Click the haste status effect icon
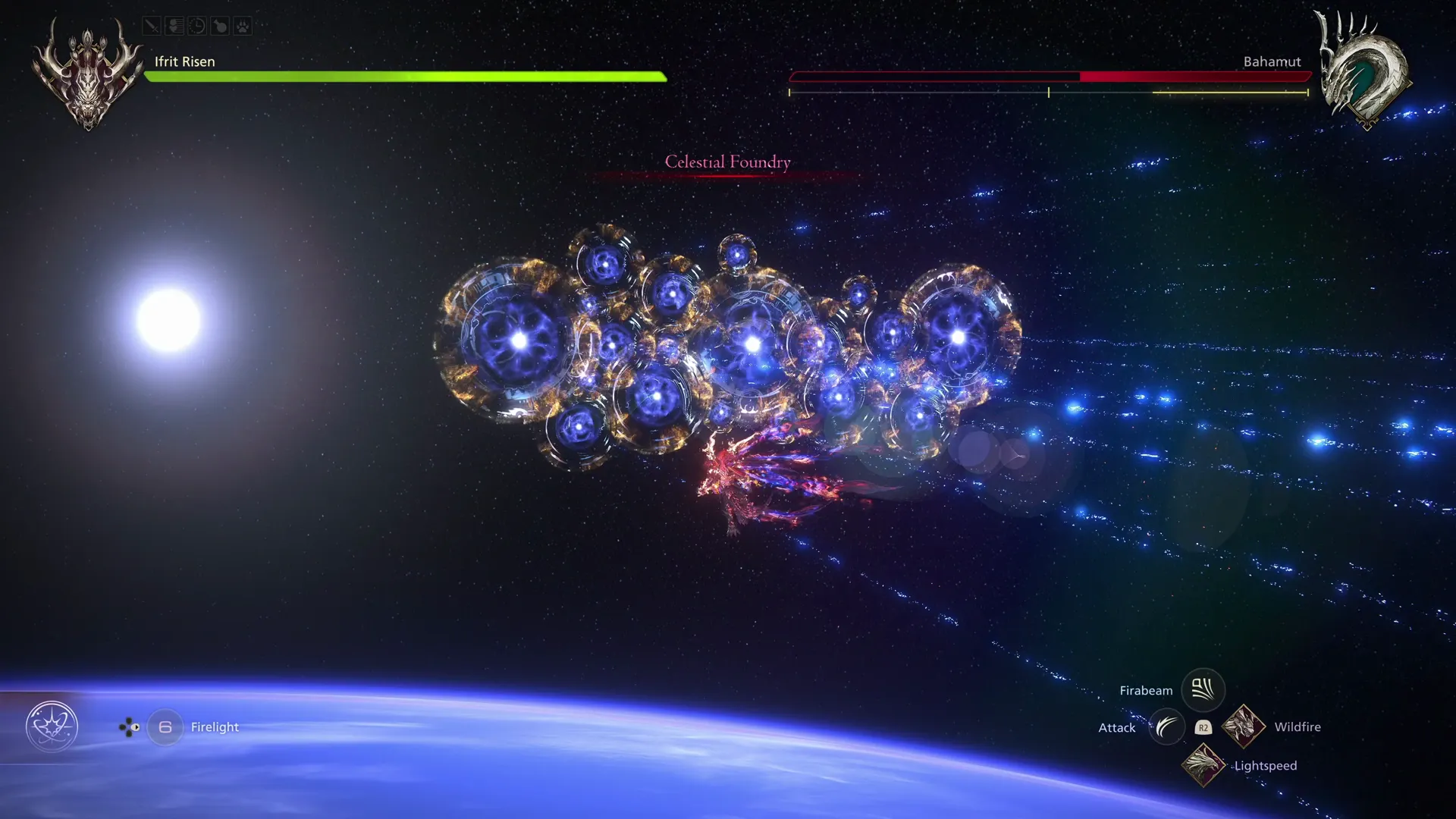The image size is (1456, 819). coord(174,26)
